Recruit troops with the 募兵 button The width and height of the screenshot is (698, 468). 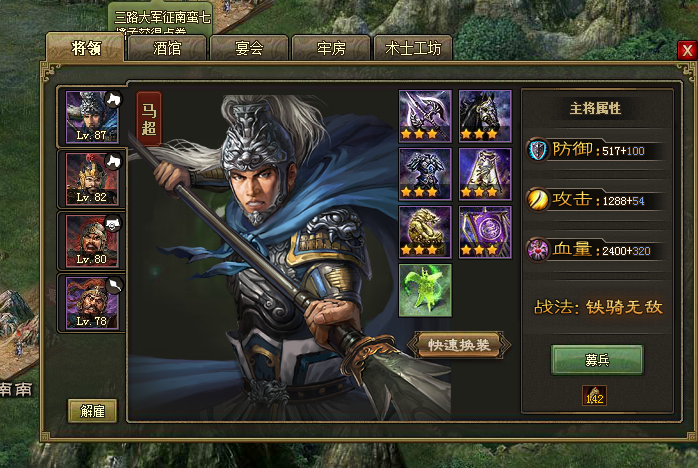(597, 360)
